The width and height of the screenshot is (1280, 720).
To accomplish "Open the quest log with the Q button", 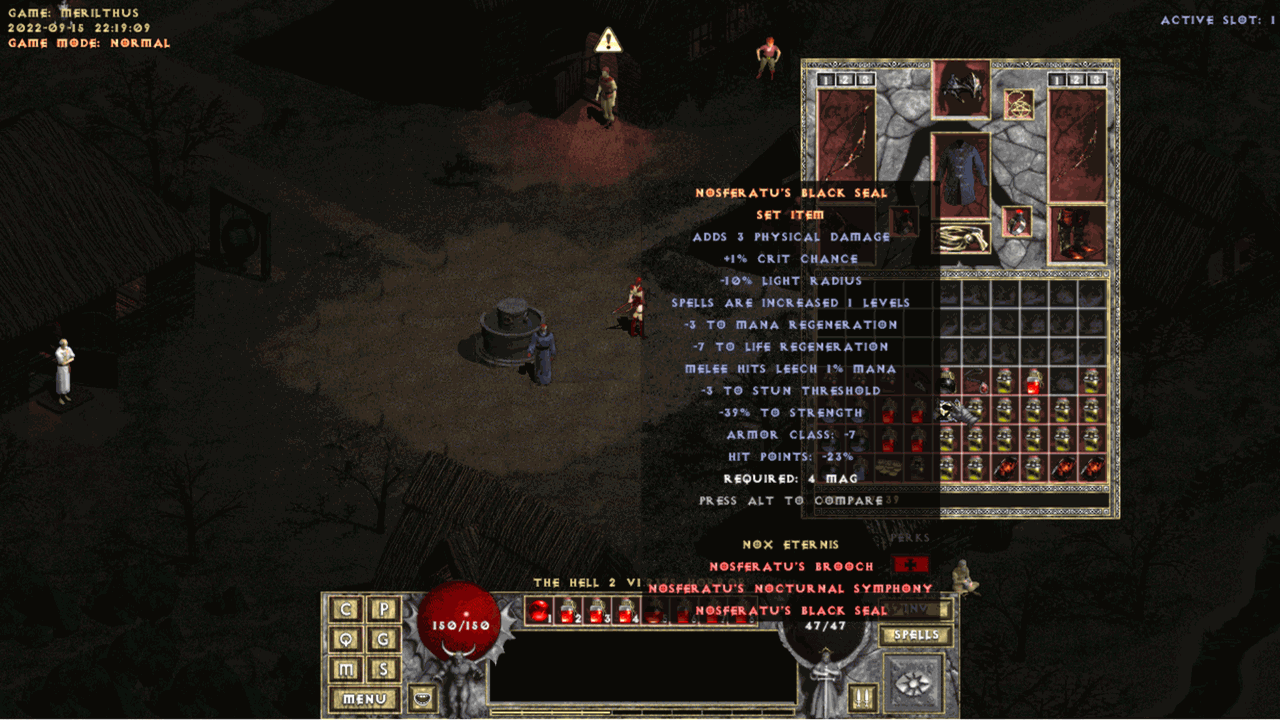I will point(346,639).
